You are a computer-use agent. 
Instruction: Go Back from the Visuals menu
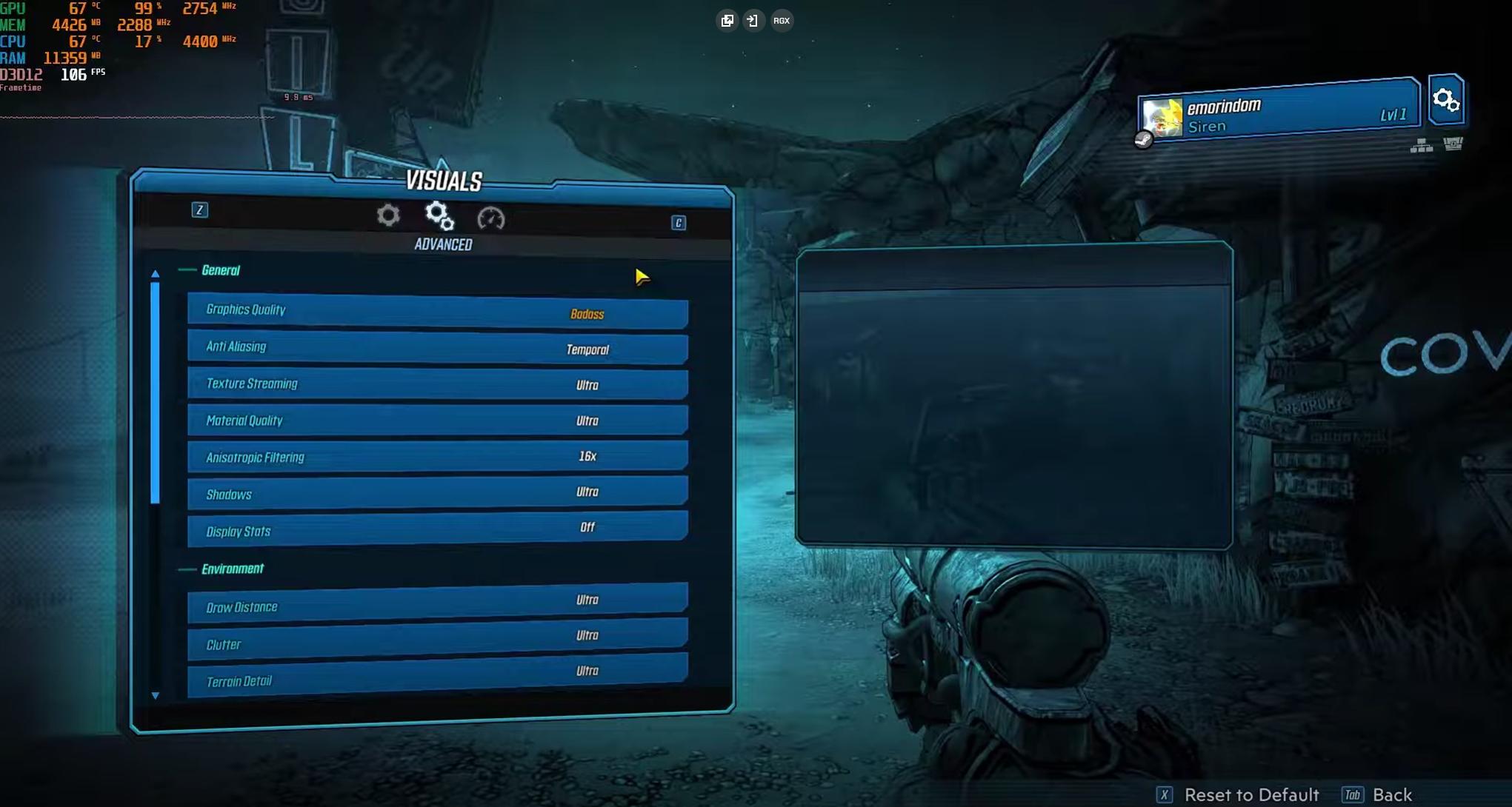pyautogui.click(x=1391, y=794)
